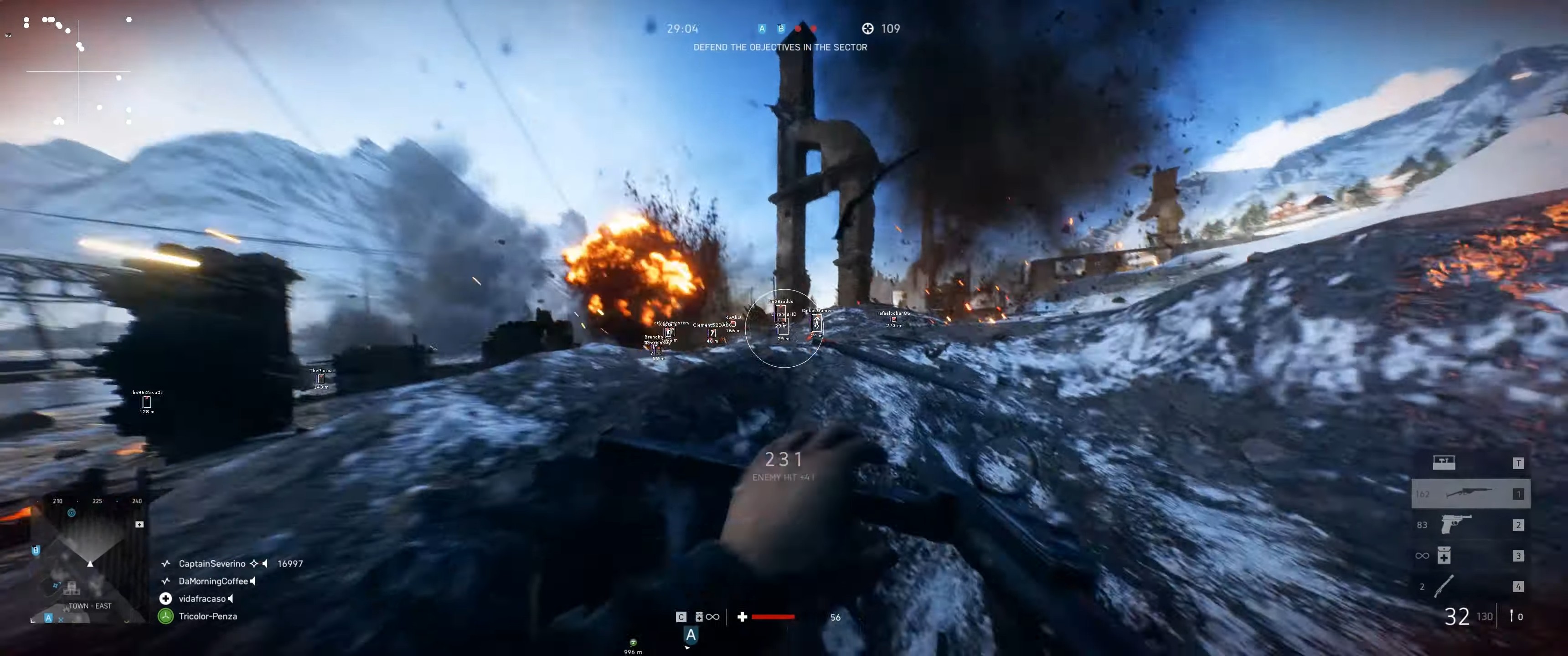Screen dimensions: 1568x656
Task: Select the objective A marker on minimap
Action: [49, 618]
